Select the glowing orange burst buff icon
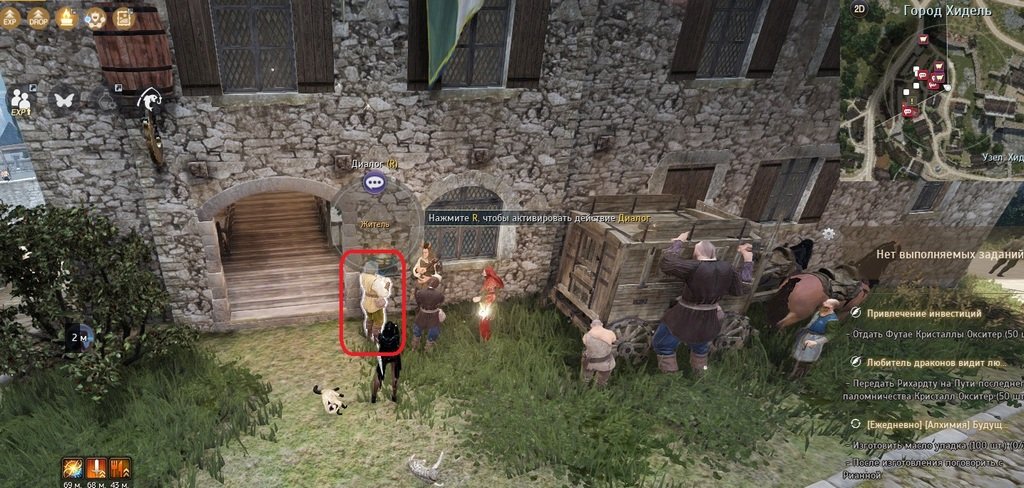This screenshot has width=1024, height=488. tap(72, 468)
